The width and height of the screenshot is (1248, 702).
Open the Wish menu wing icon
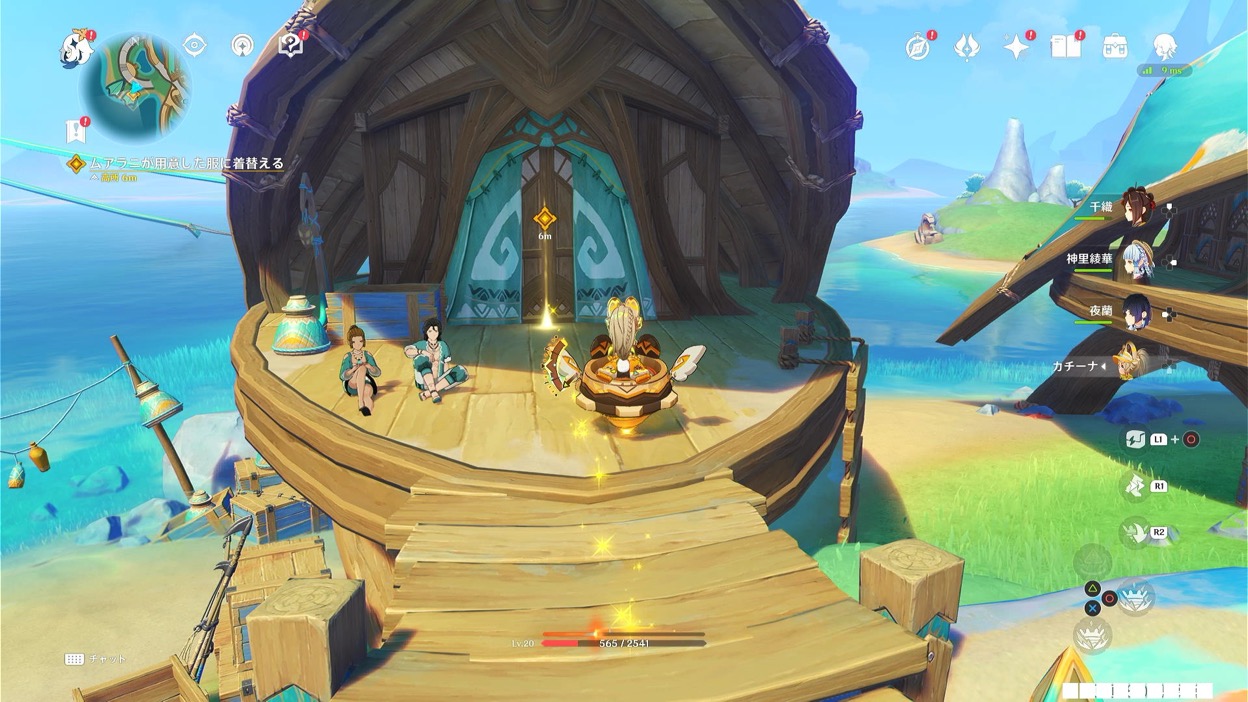[966, 47]
